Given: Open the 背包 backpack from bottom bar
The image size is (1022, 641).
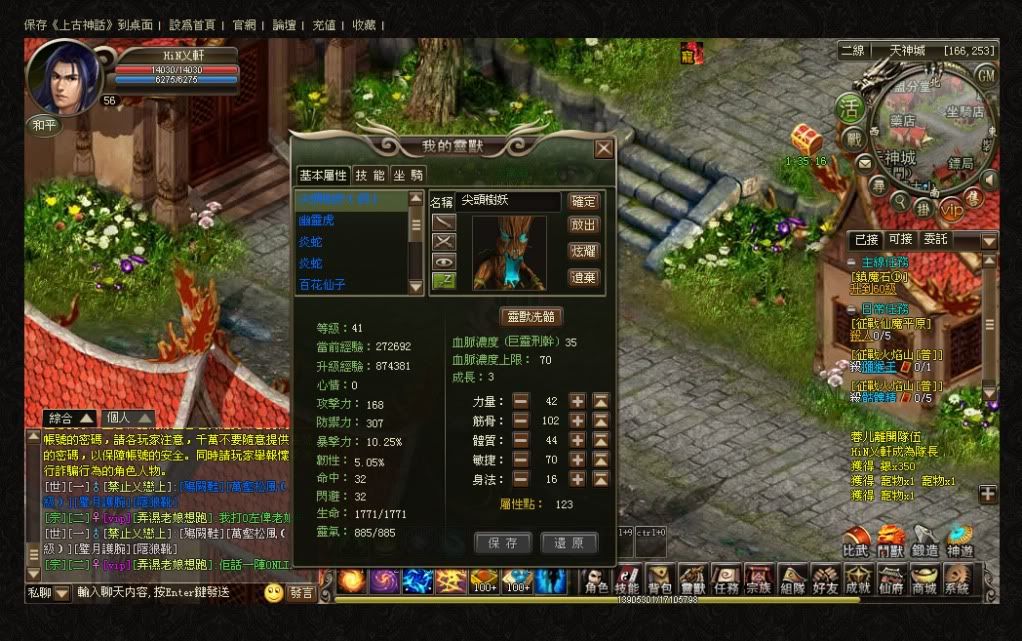Looking at the screenshot, I should [x=659, y=581].
